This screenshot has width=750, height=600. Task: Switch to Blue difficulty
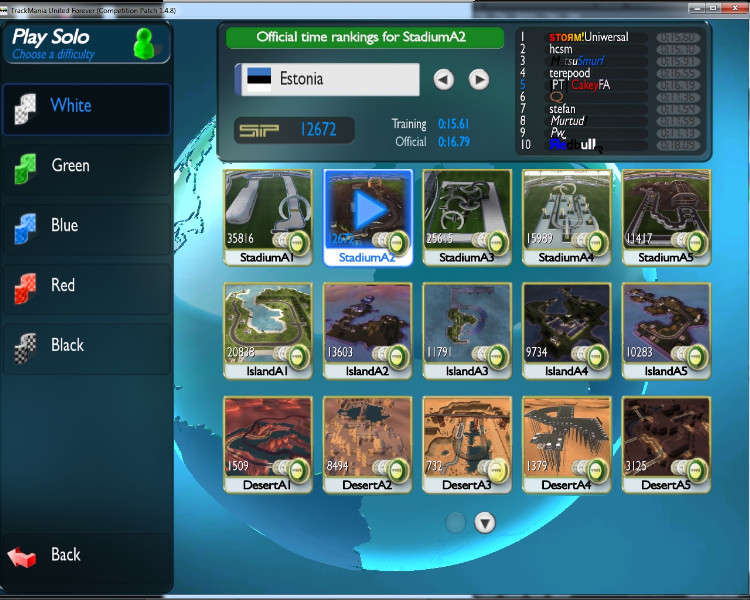[x=86, y=226]
